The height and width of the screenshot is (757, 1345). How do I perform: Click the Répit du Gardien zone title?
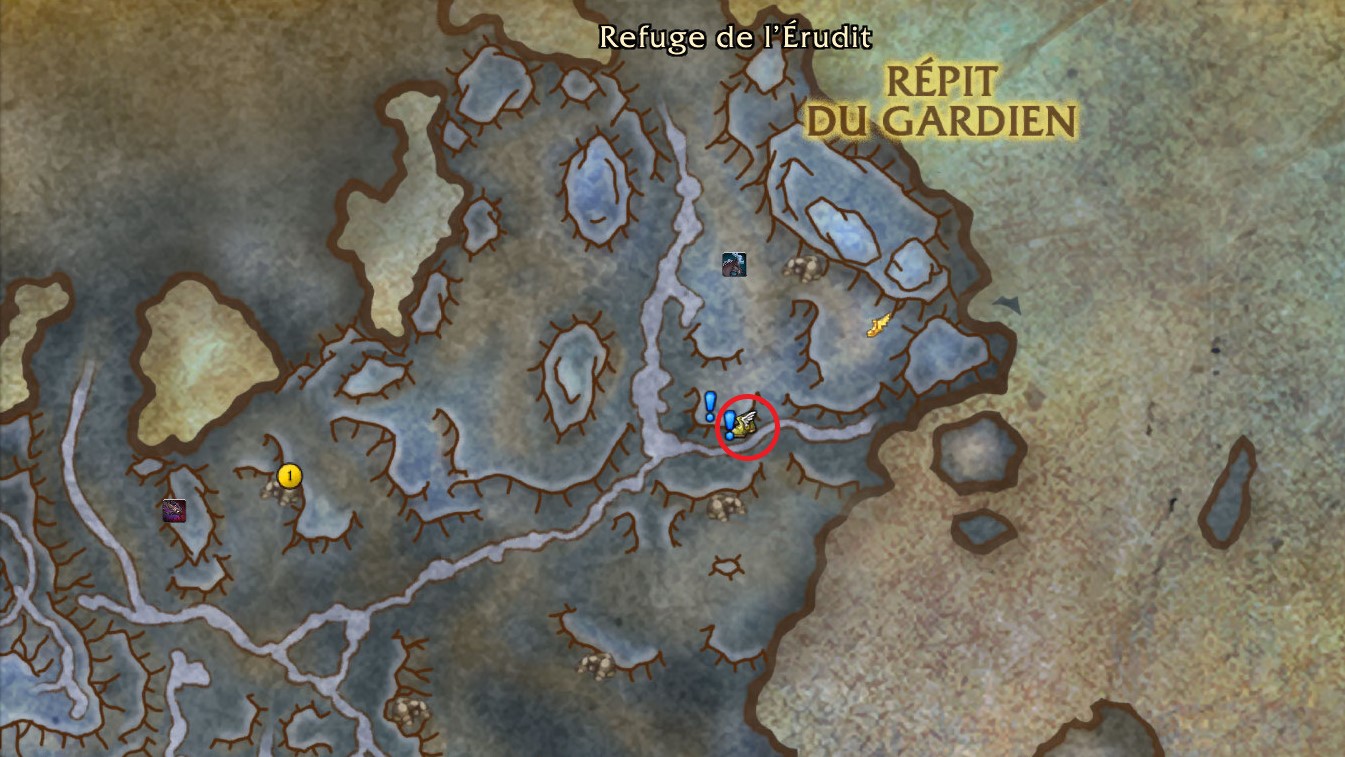[x=938, y=102]
